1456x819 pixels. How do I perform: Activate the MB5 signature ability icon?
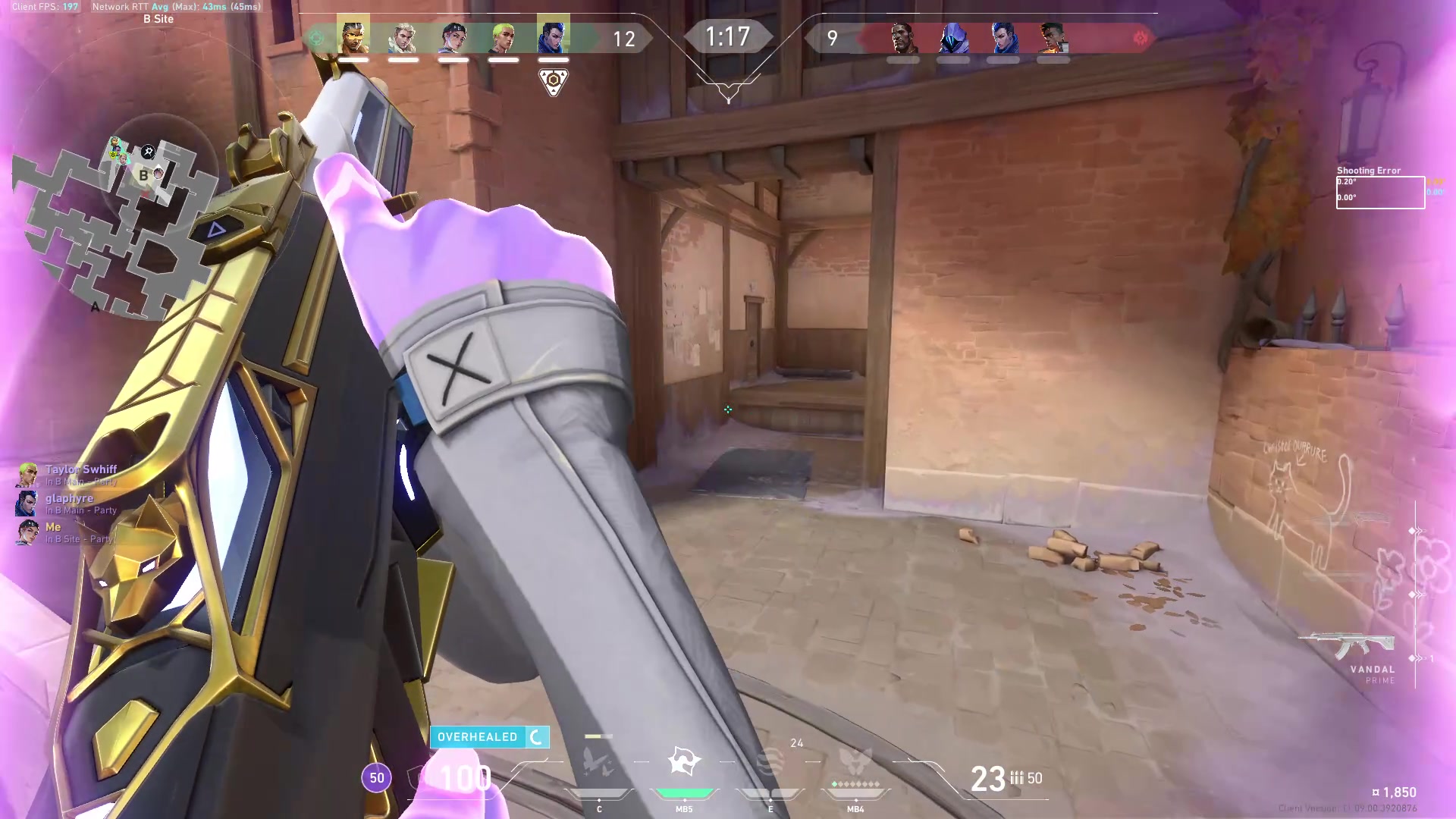tap(682, 758)
